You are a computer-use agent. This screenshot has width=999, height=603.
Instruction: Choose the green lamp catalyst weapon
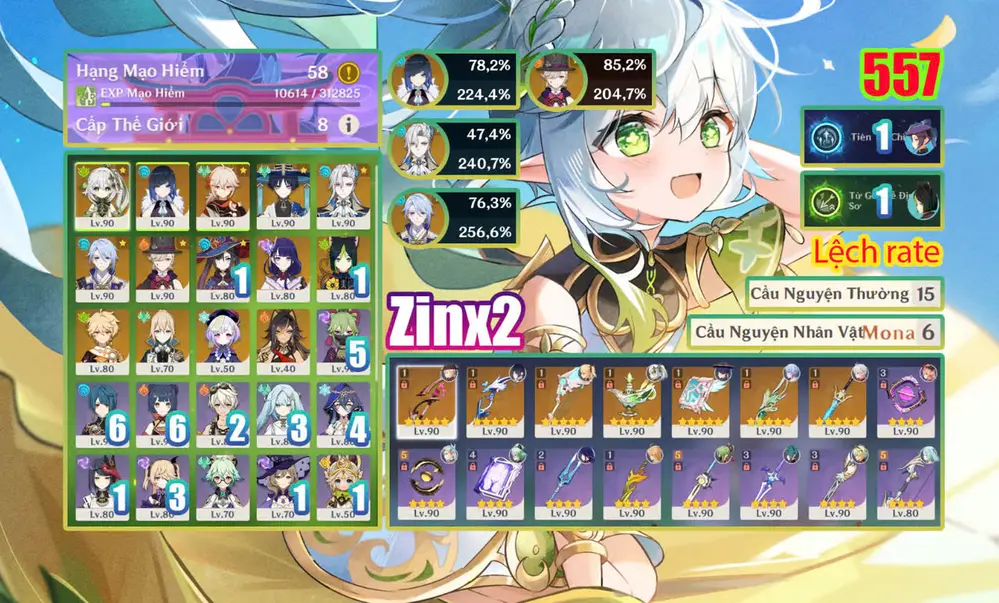631,399
